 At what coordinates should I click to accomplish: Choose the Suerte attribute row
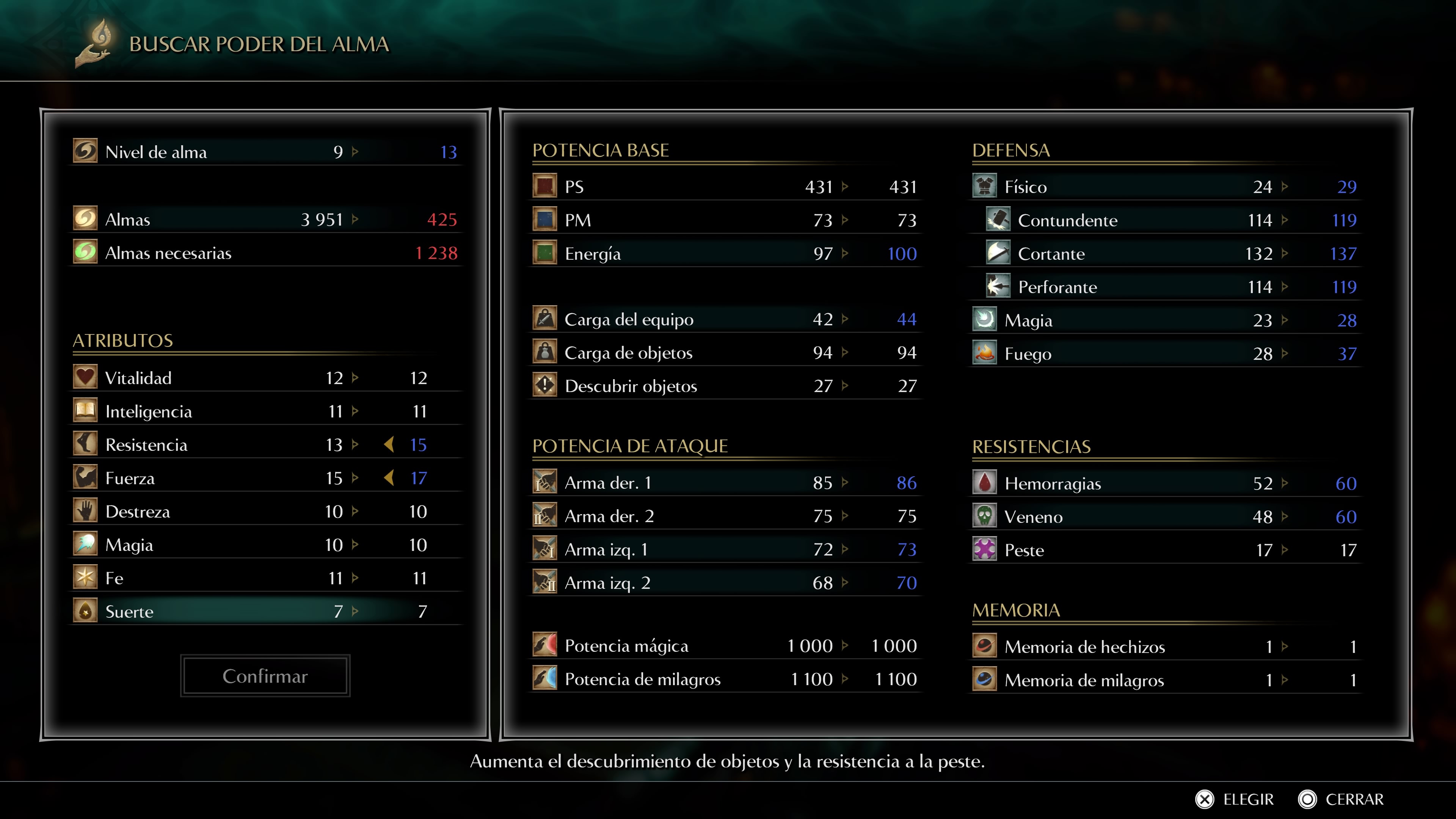click(266, 612)
